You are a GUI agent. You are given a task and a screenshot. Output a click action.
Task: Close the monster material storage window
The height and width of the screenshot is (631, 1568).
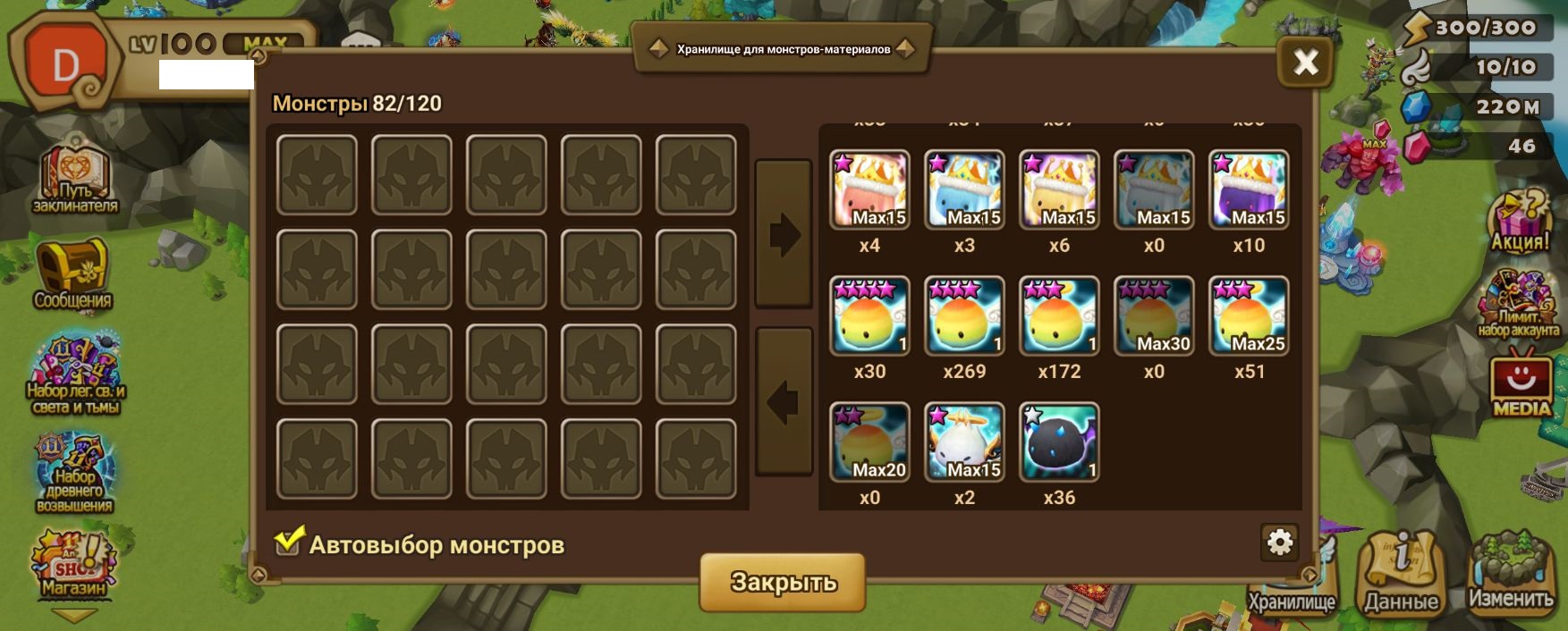[1305, 62]
